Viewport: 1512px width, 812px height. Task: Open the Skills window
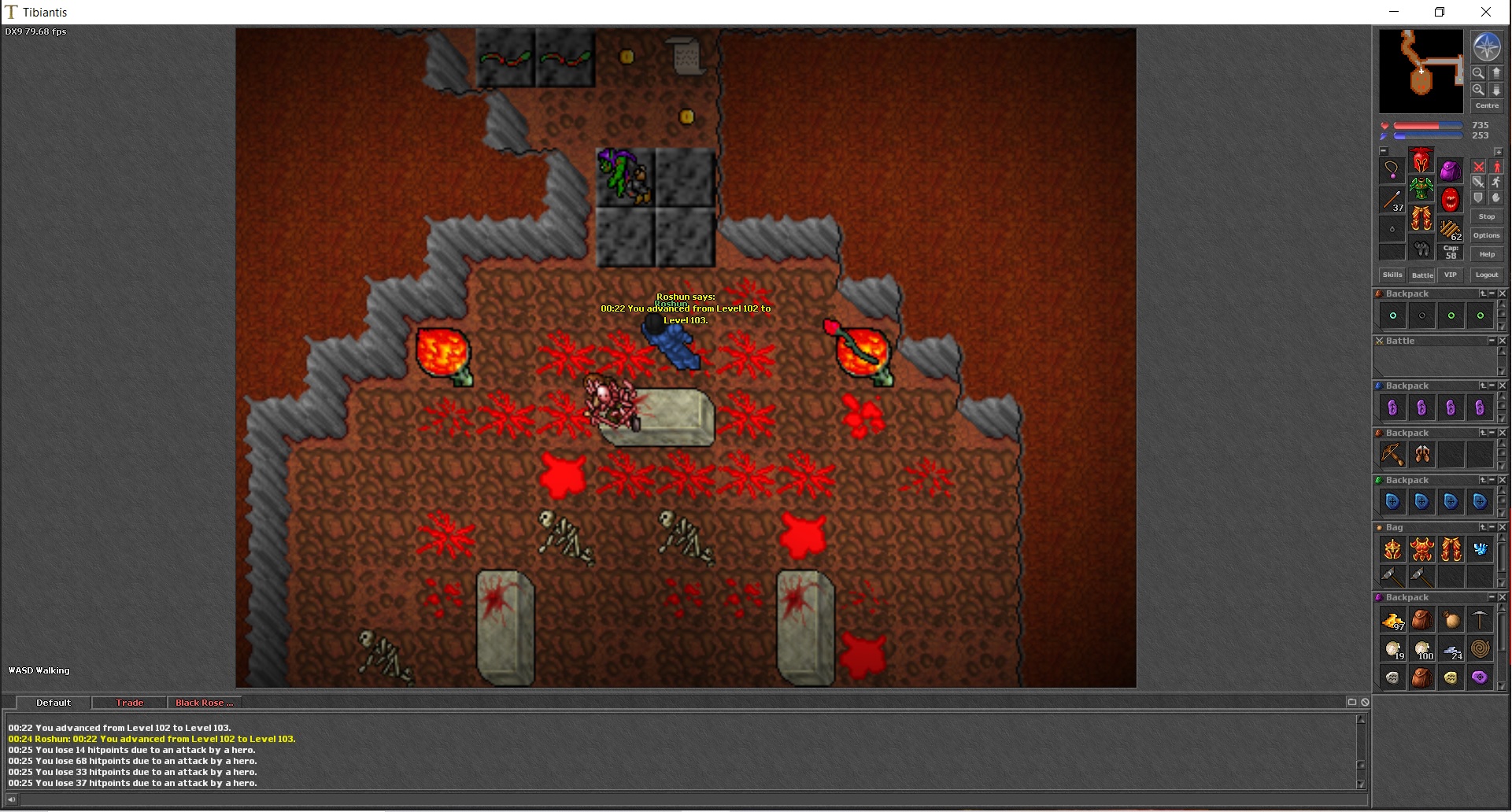click(x=1392, y=275)
